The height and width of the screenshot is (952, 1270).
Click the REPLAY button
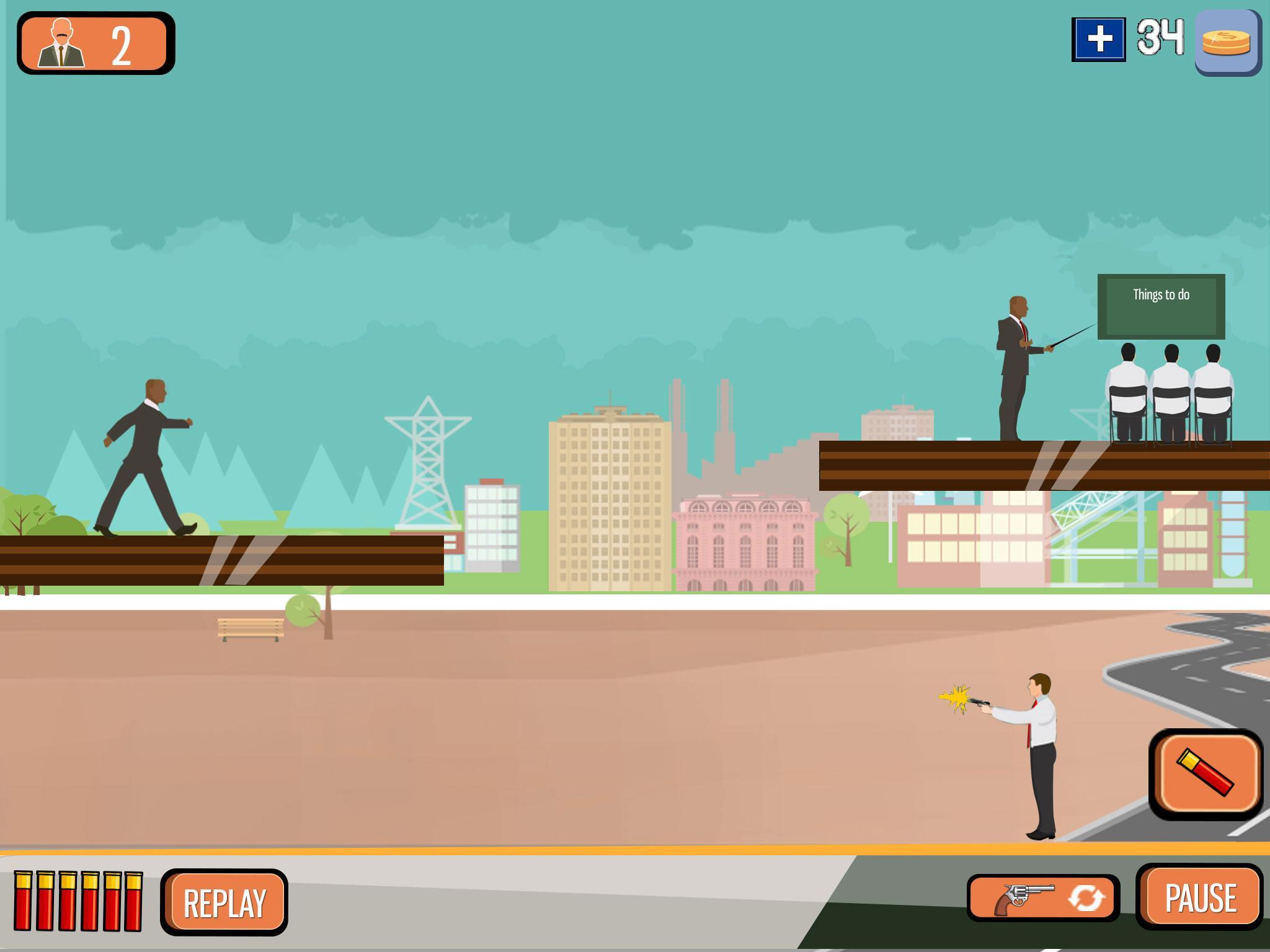pyautogui.click(x=224, y=902)
